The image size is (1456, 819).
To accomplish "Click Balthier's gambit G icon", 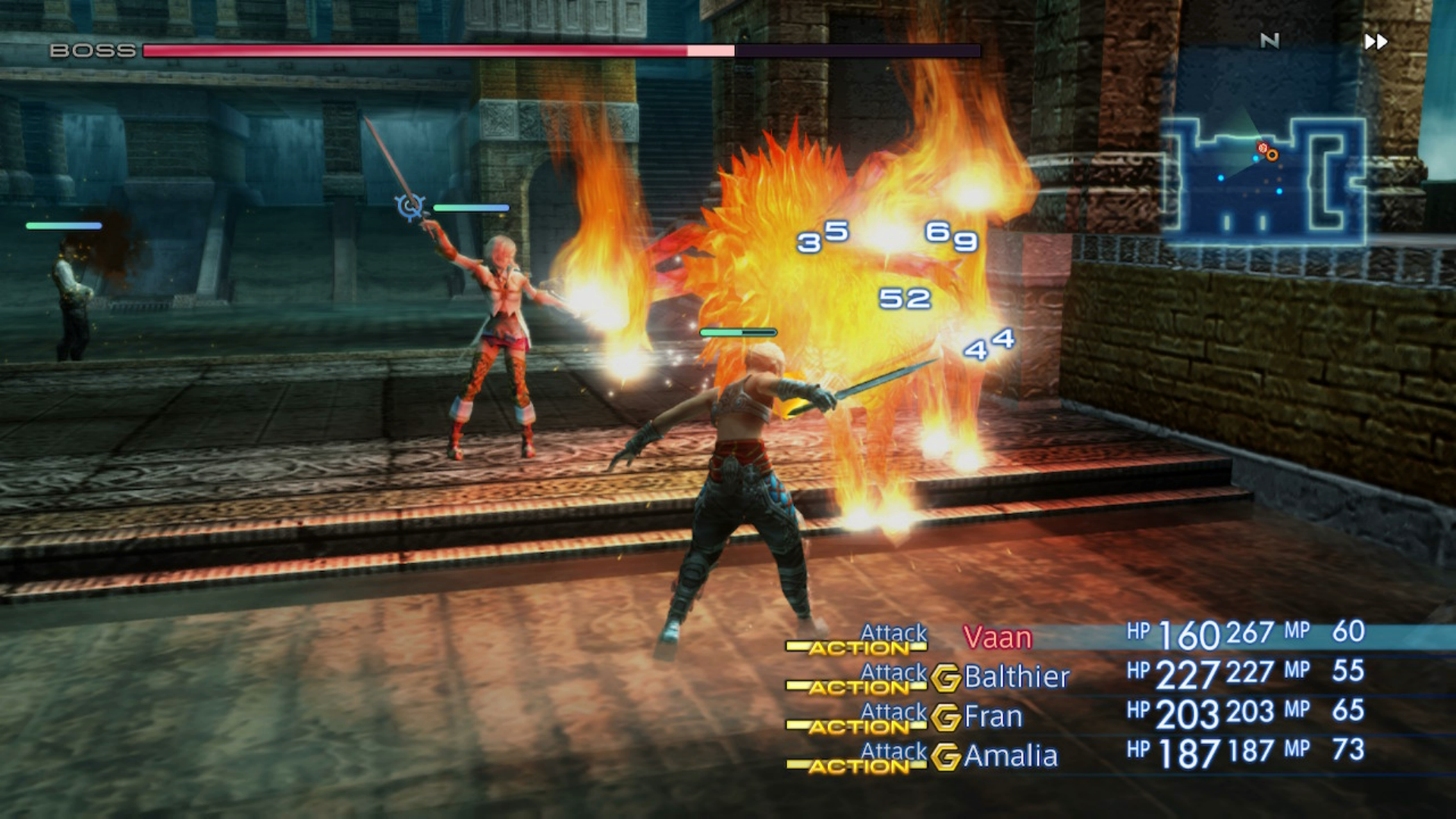I will coord(946,678).
